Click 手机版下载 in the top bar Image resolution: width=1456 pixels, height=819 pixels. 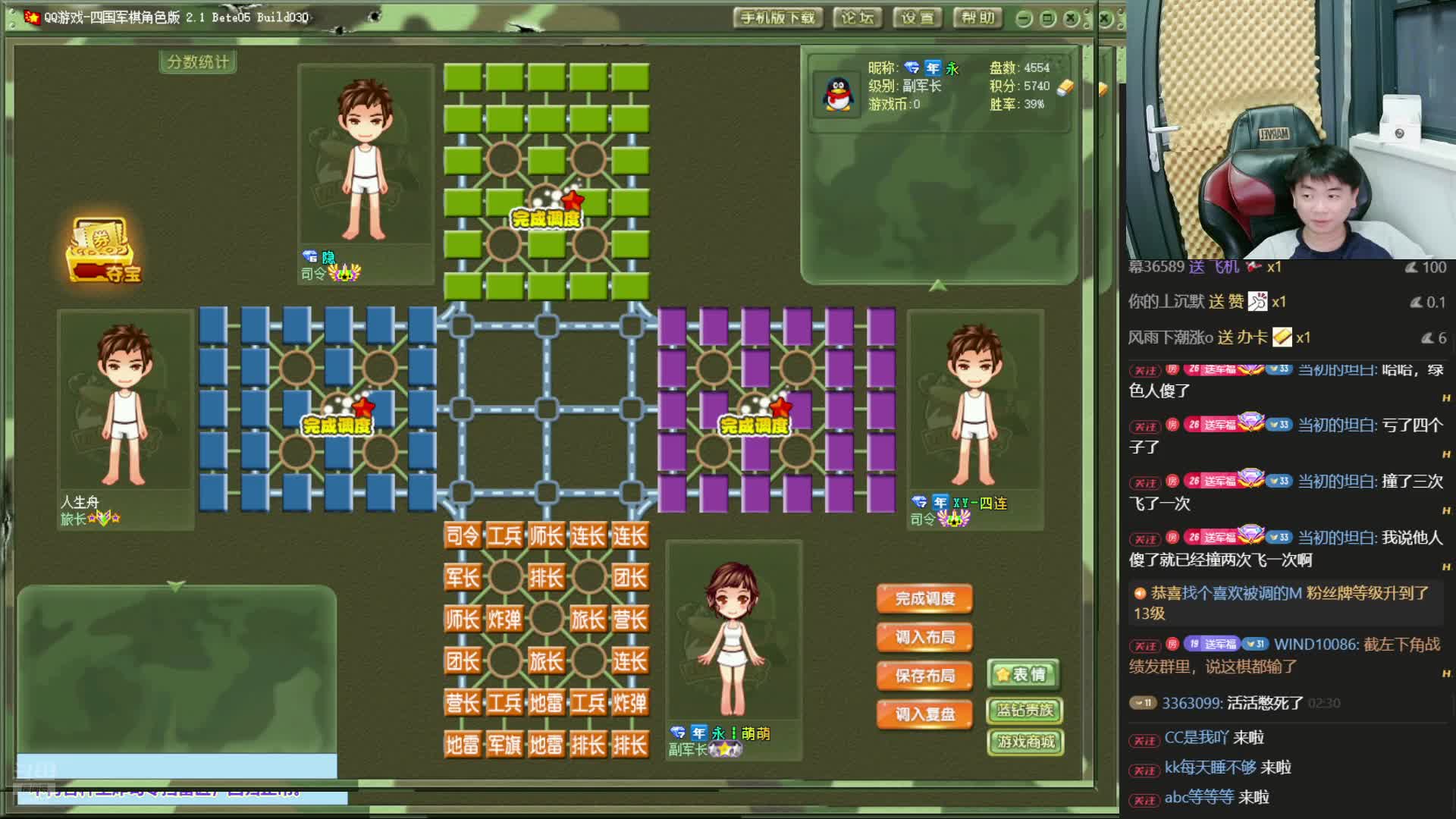click(x=777, y=18)
